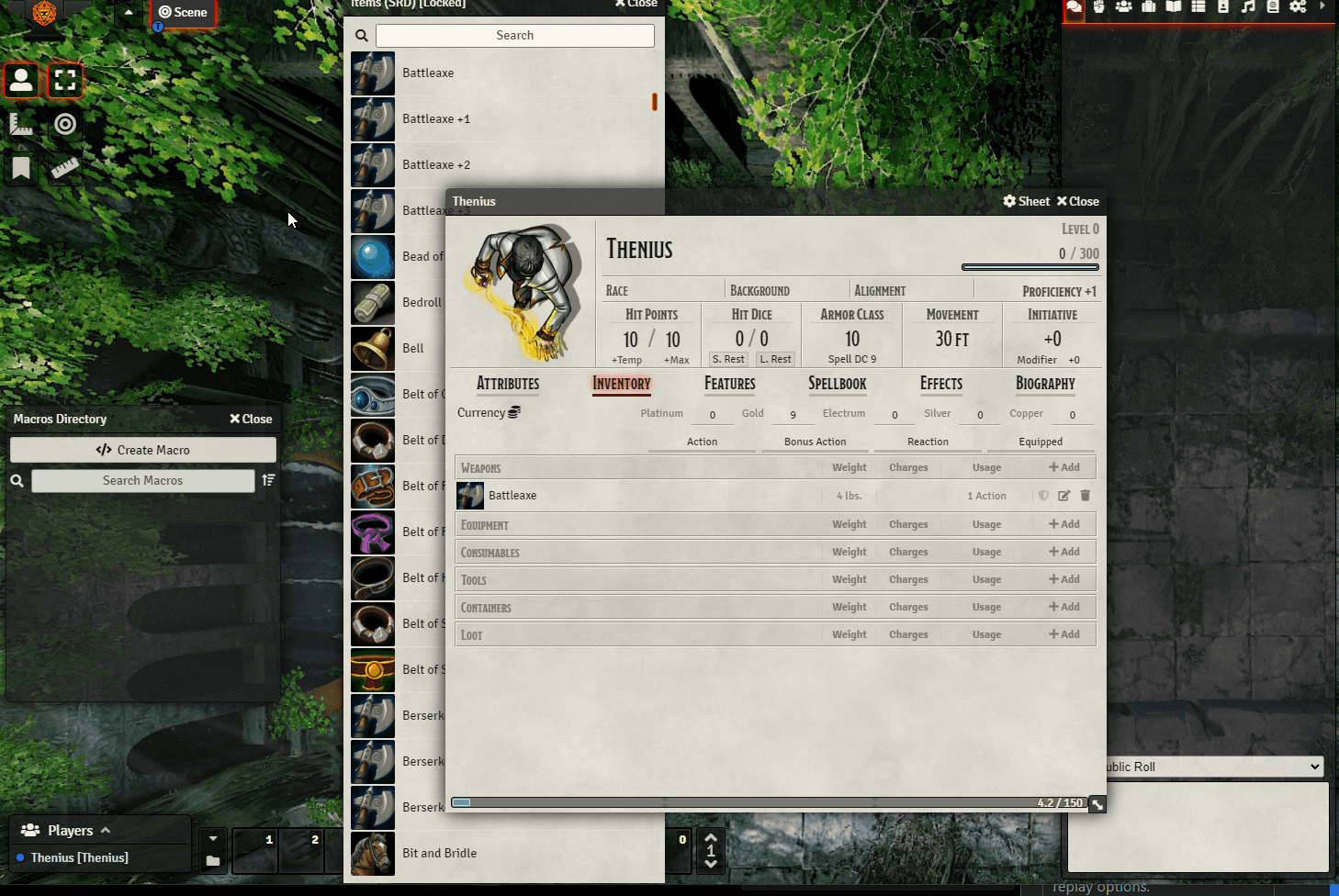Collapse the sidebar with the right arrow
1339x896 pixels.
click(x=1322, y=7)
